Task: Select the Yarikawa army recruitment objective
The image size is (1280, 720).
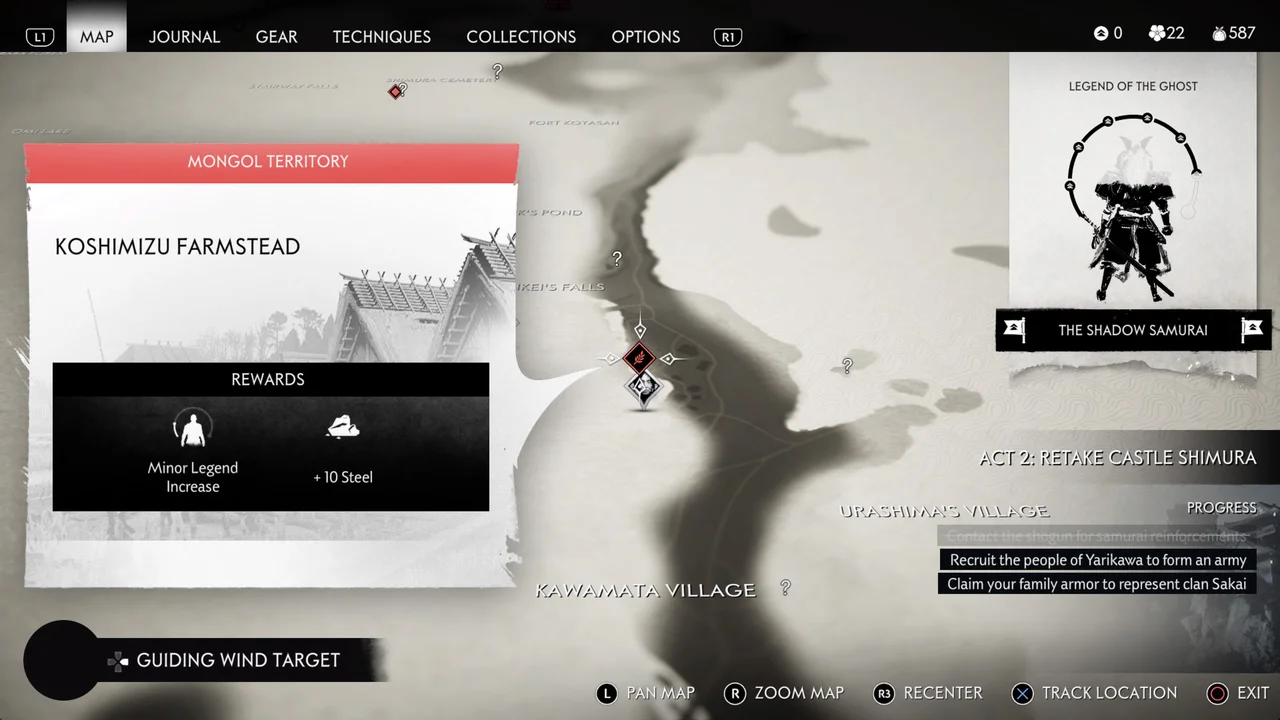Action: click(x=1096, y=560)
